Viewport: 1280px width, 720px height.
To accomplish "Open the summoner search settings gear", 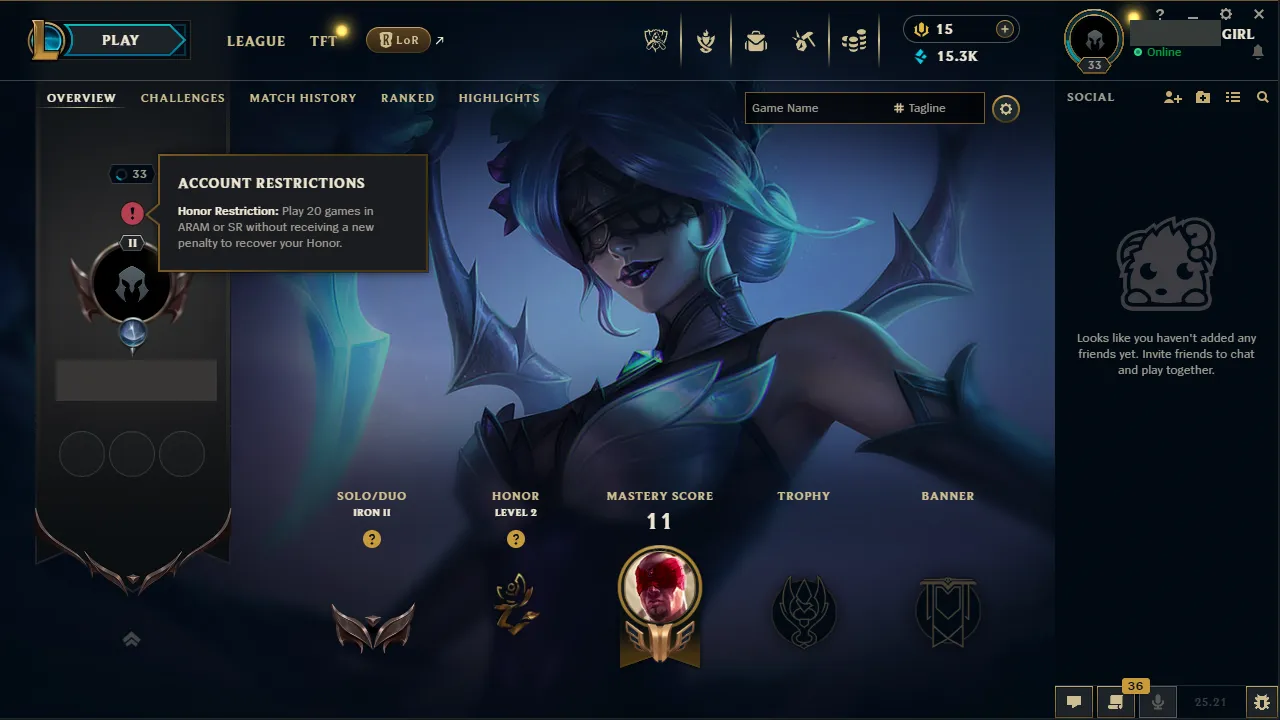I will pos(1006,109).
